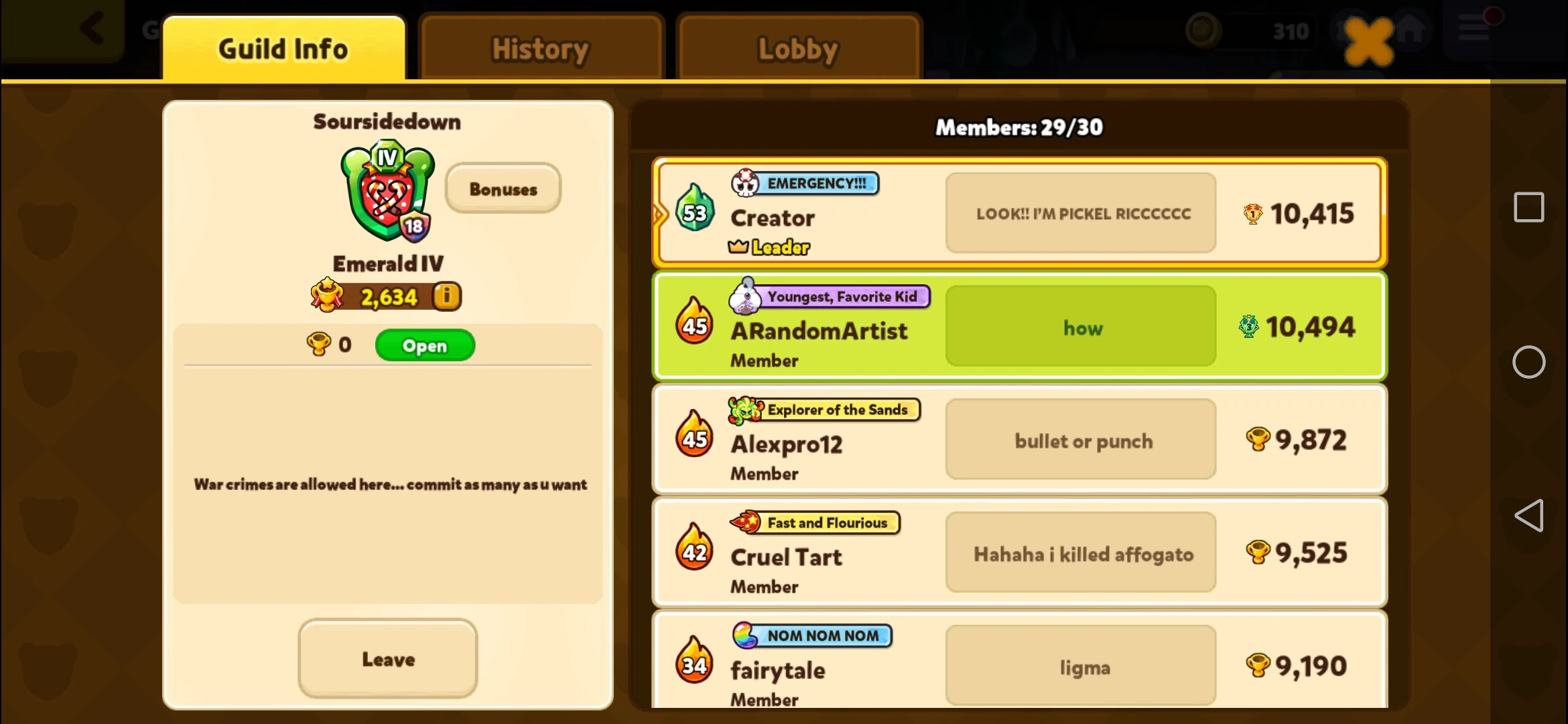Switch to the History tab
This screenshot has height=724, width=1568.
coord(540,48)
